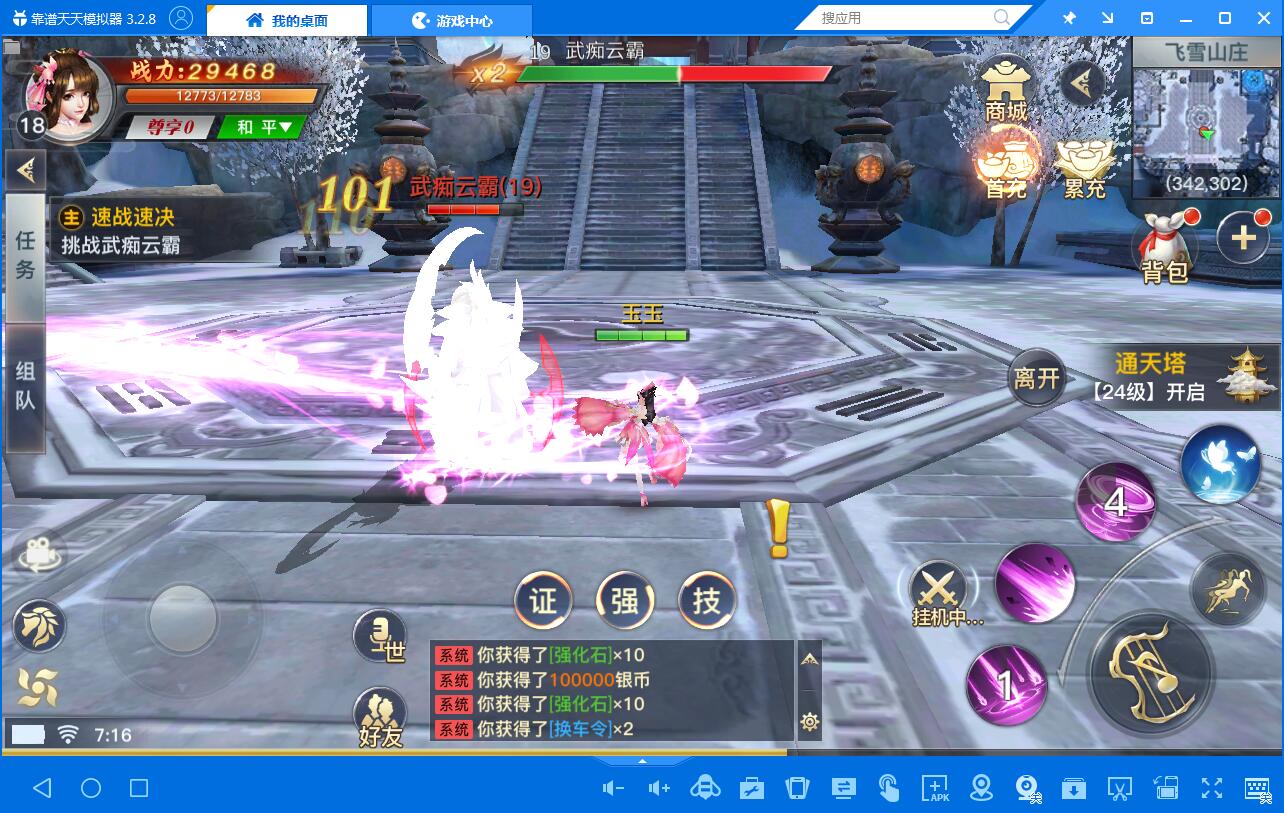Open the 技 skills button
The image size is (1284, 813).
pos(707,601)
